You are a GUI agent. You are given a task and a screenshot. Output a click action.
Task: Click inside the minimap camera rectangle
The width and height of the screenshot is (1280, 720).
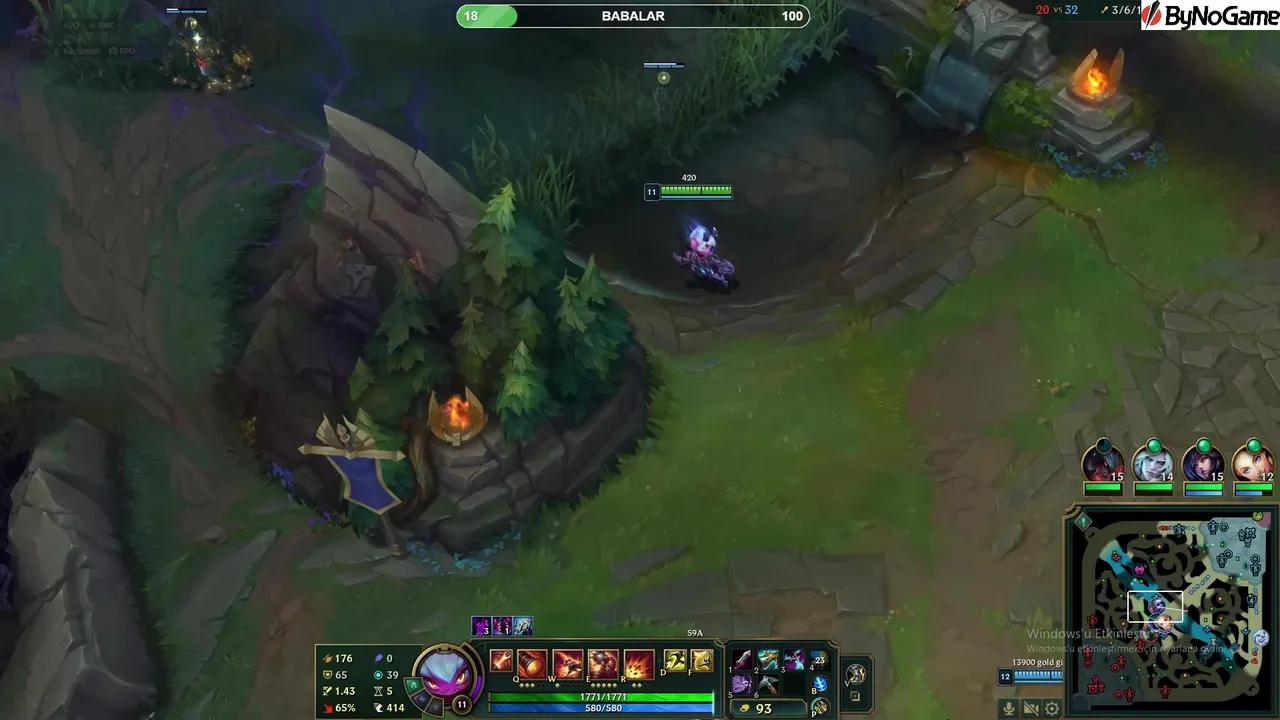click(1155, 605)
